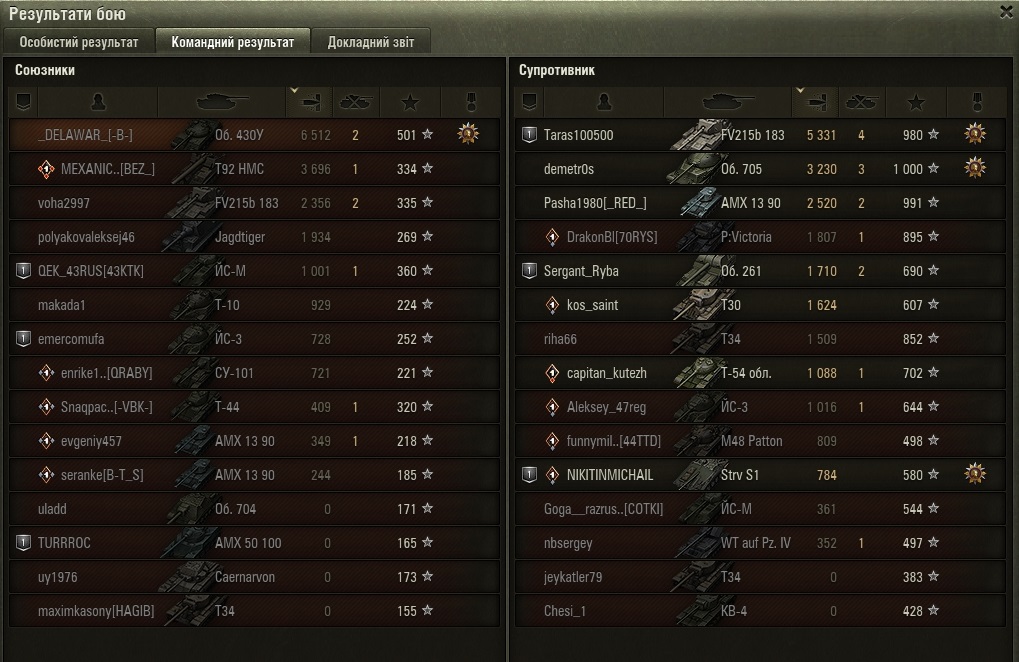Choose ally voha2997 in the list
Image resolution: width=1019 pixels, height=662 pixels.
[64, 203]
